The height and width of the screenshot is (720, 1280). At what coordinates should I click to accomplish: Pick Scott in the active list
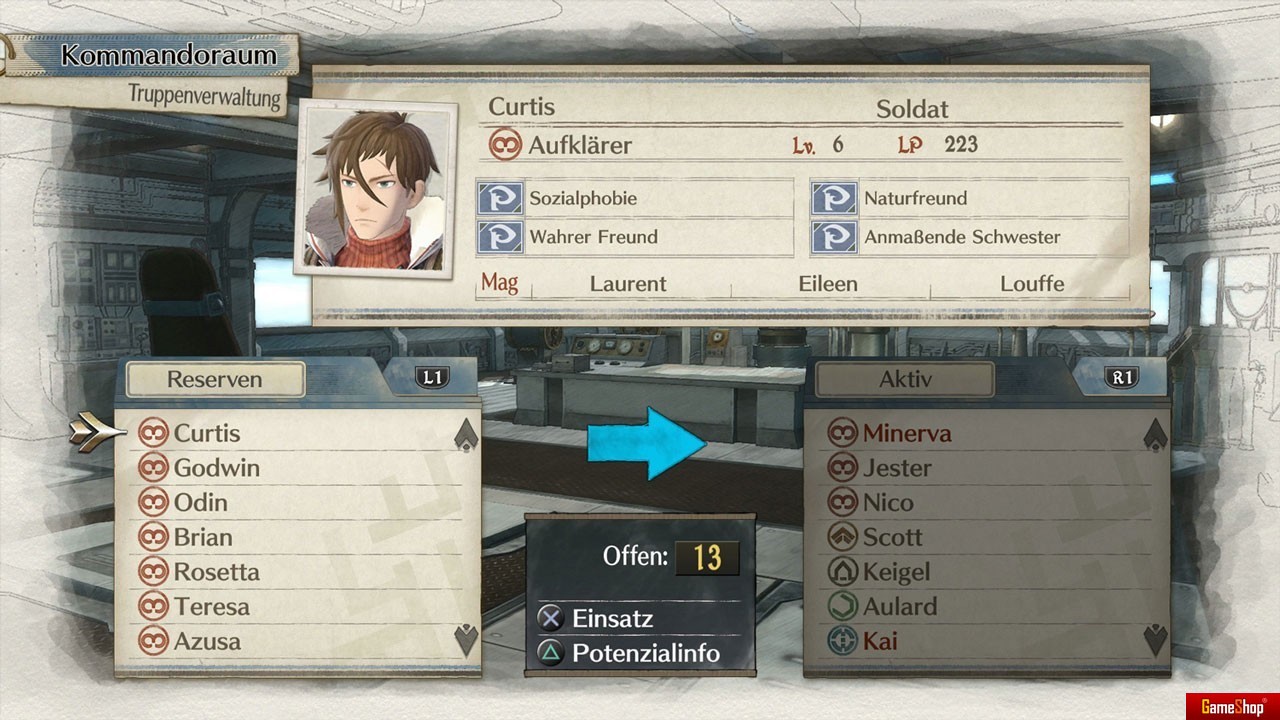(892, 537)
